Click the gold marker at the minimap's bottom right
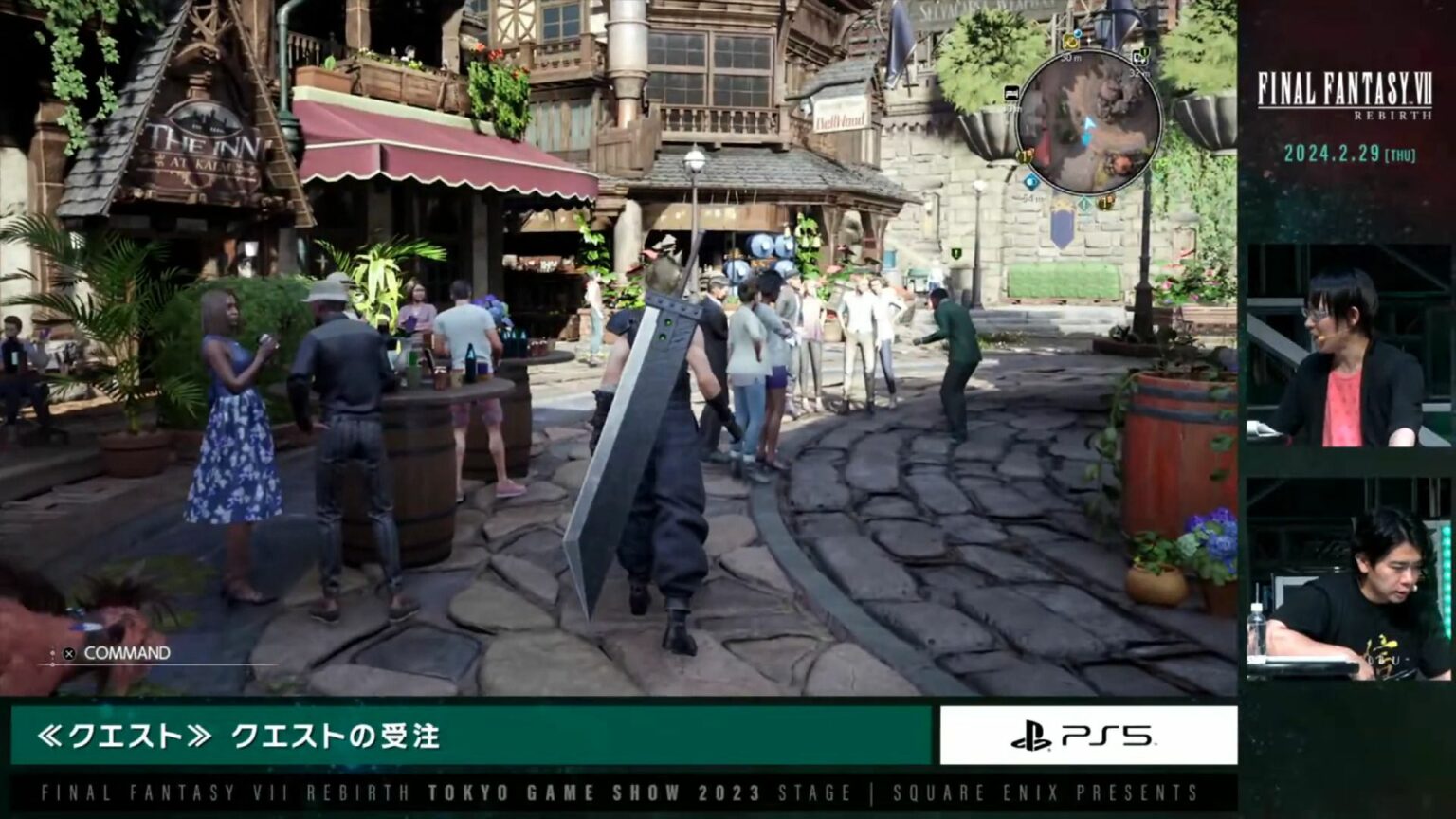 pyautogui.click(x=1105, y=203)
